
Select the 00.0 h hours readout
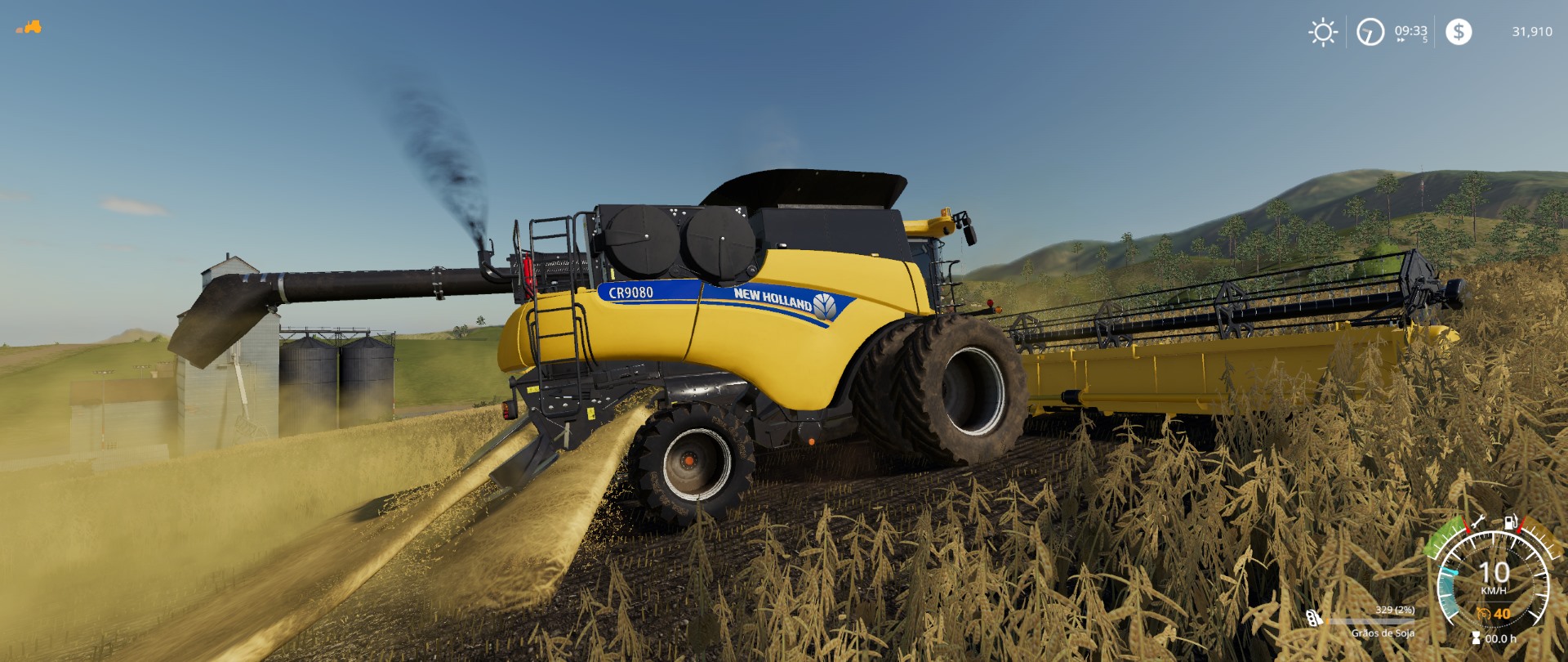tap(1501, 637)
